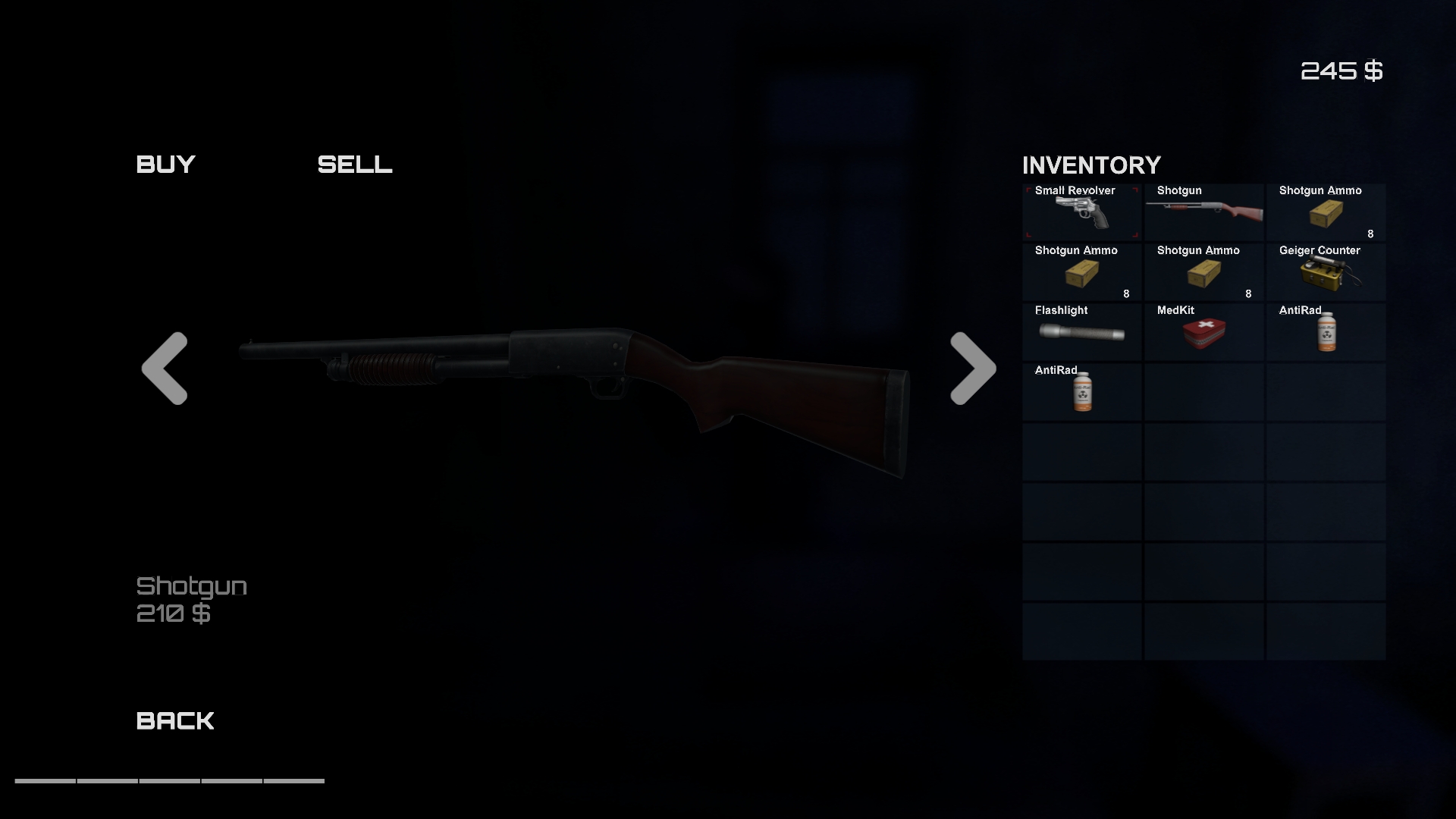Screen dimensions: 1456x819
Task: Switch to the BUY tab
Action: (x=165, y=165)
